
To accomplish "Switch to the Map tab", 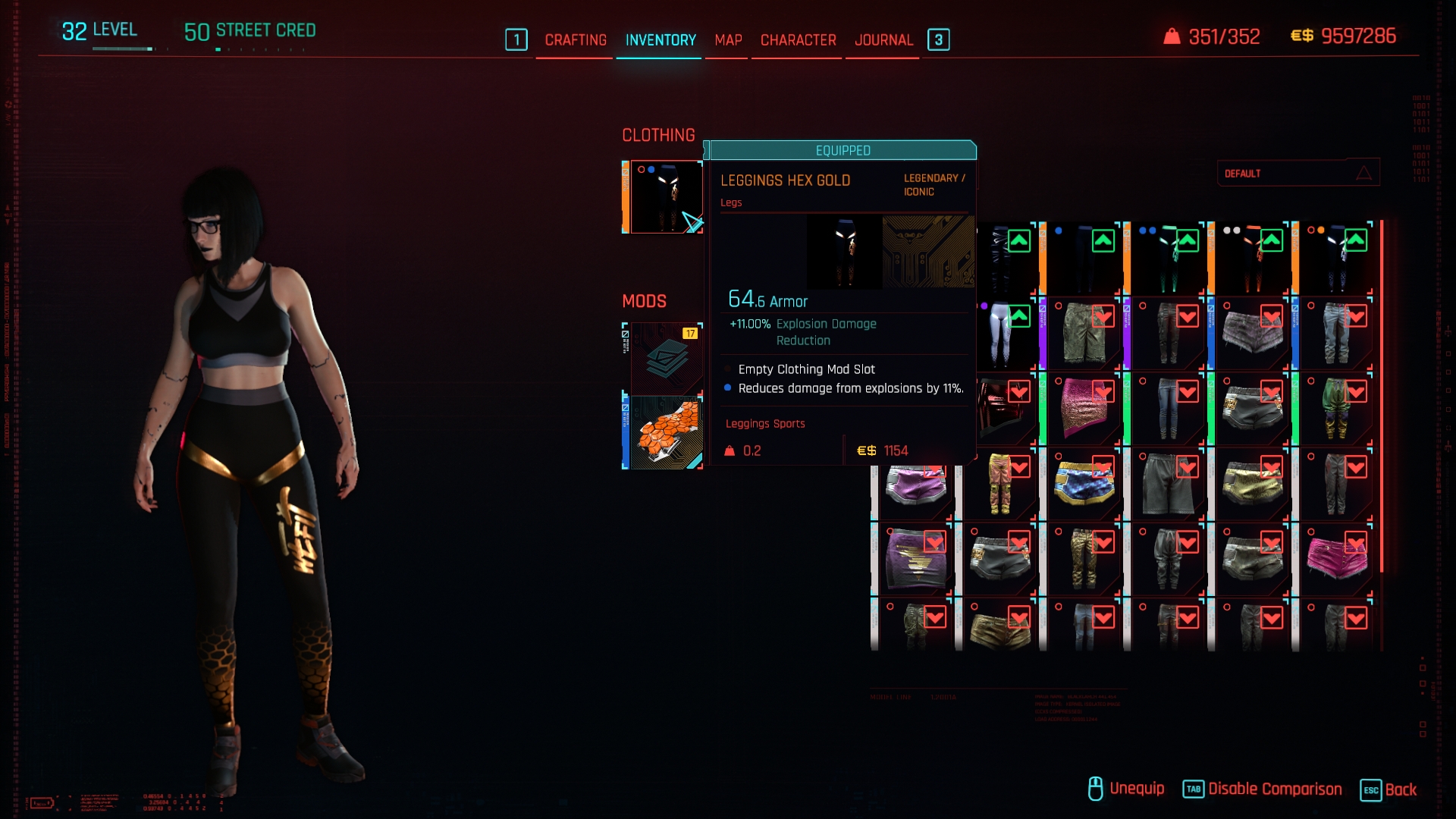I will point(728,40).
